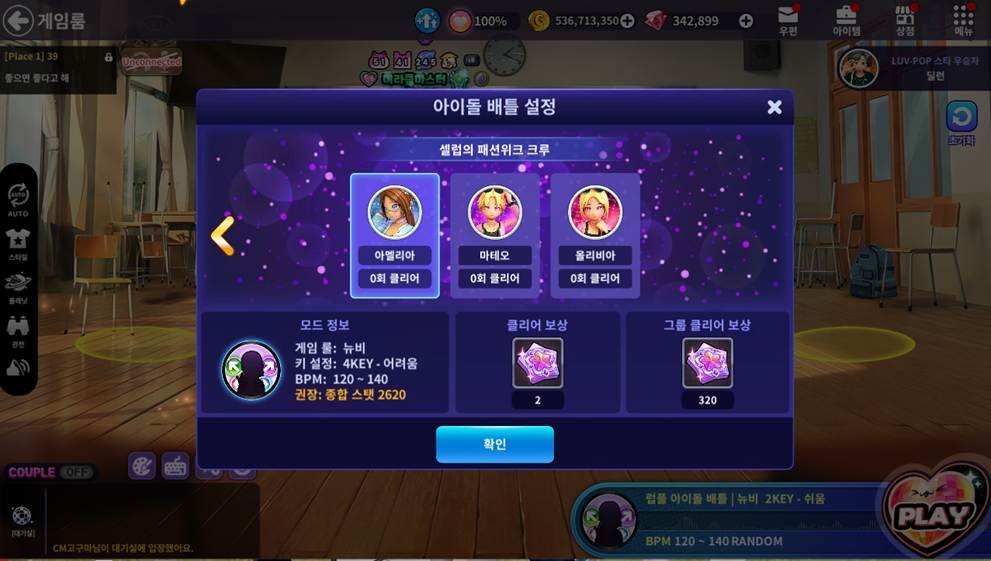Add more gems with the plus

click(745, 21)
